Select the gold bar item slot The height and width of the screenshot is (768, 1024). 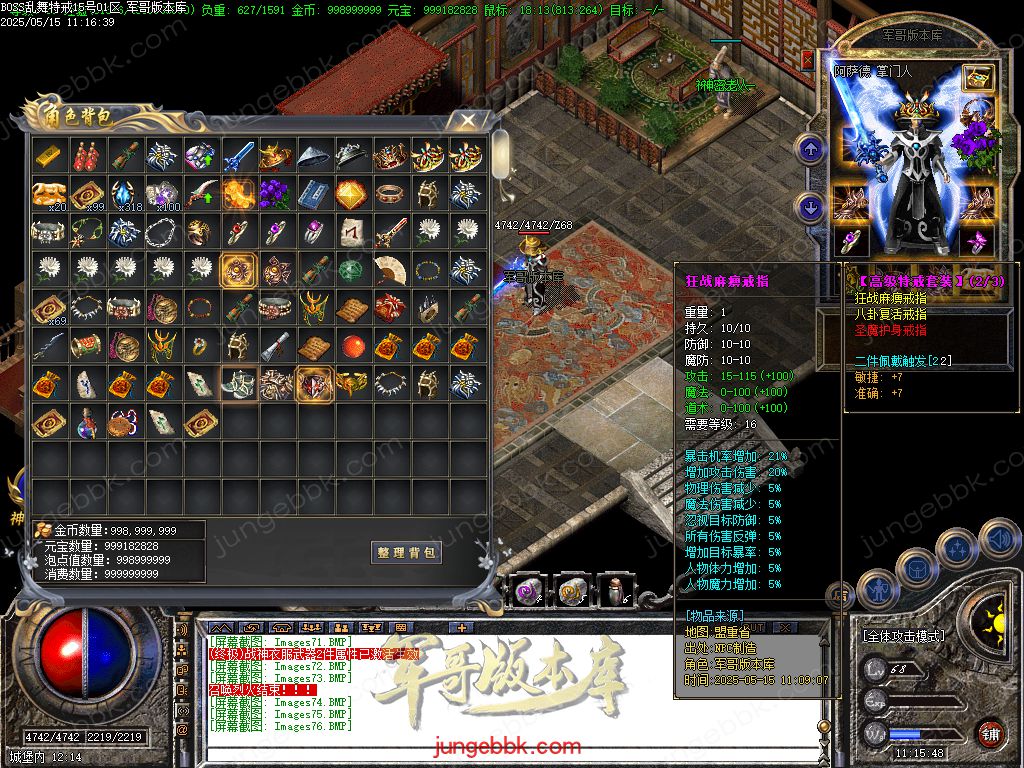pos(49,156)
